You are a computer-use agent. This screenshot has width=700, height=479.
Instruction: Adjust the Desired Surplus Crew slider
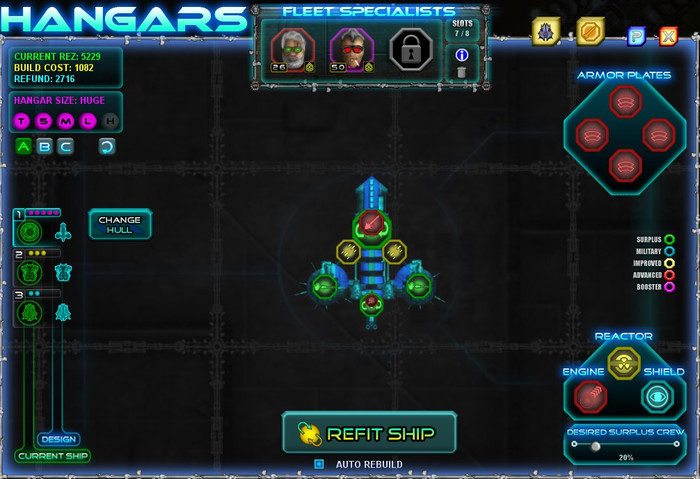pos(597,446)
